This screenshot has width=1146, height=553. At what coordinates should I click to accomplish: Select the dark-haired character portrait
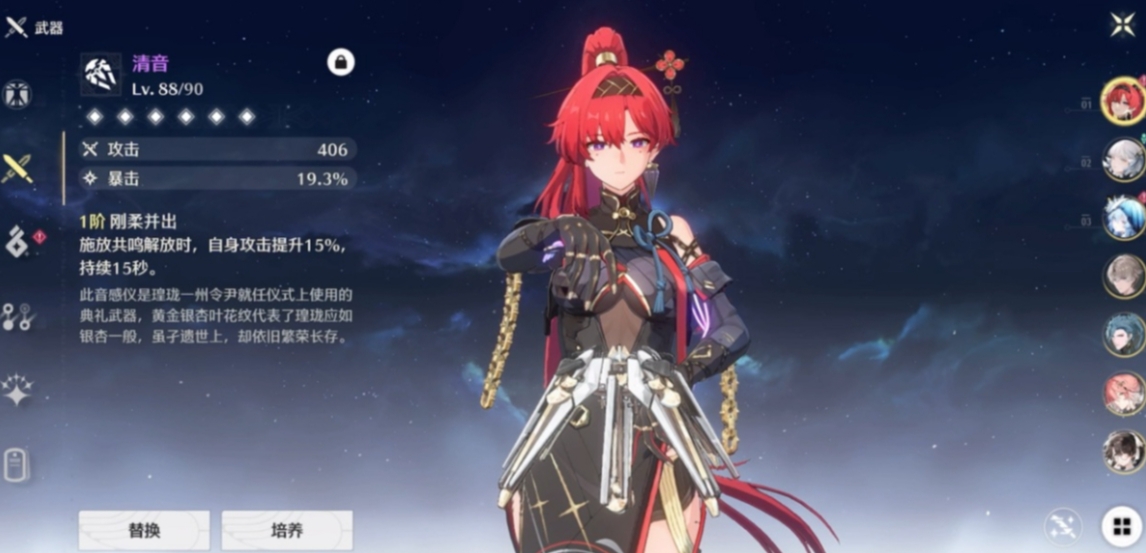[1123, 452]
